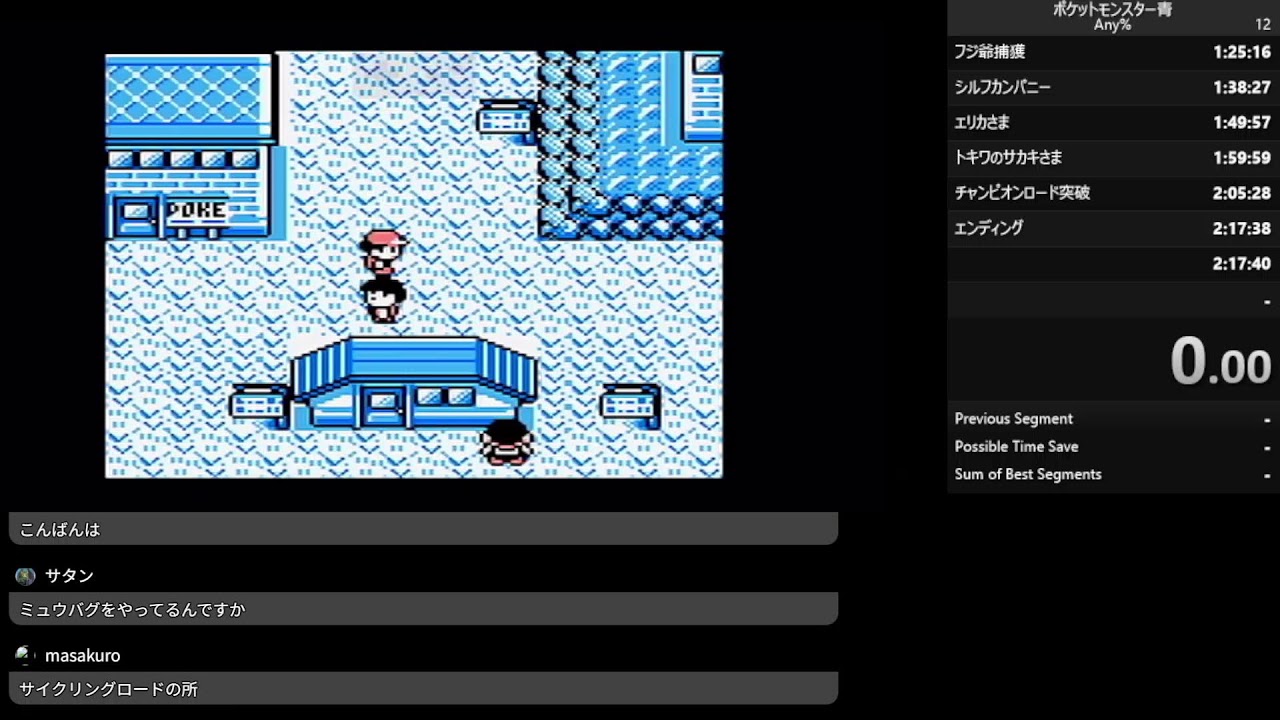The width and height of the screenshot is (1280, 720).
Task: Select the フジ爺捕獲 split row
Action: (x=1110, y=51)
